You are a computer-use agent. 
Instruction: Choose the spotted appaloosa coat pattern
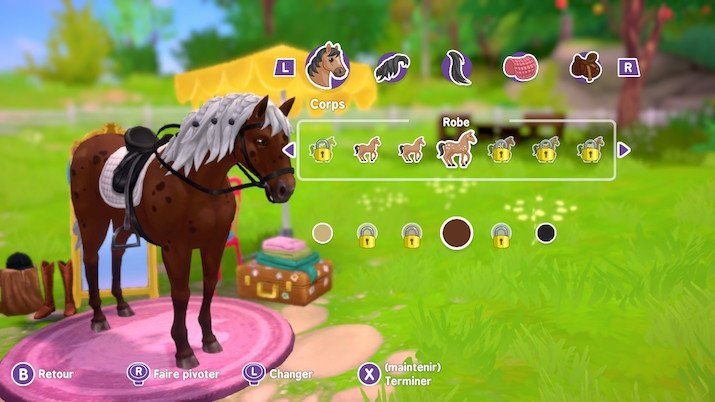tap(456, 150)
